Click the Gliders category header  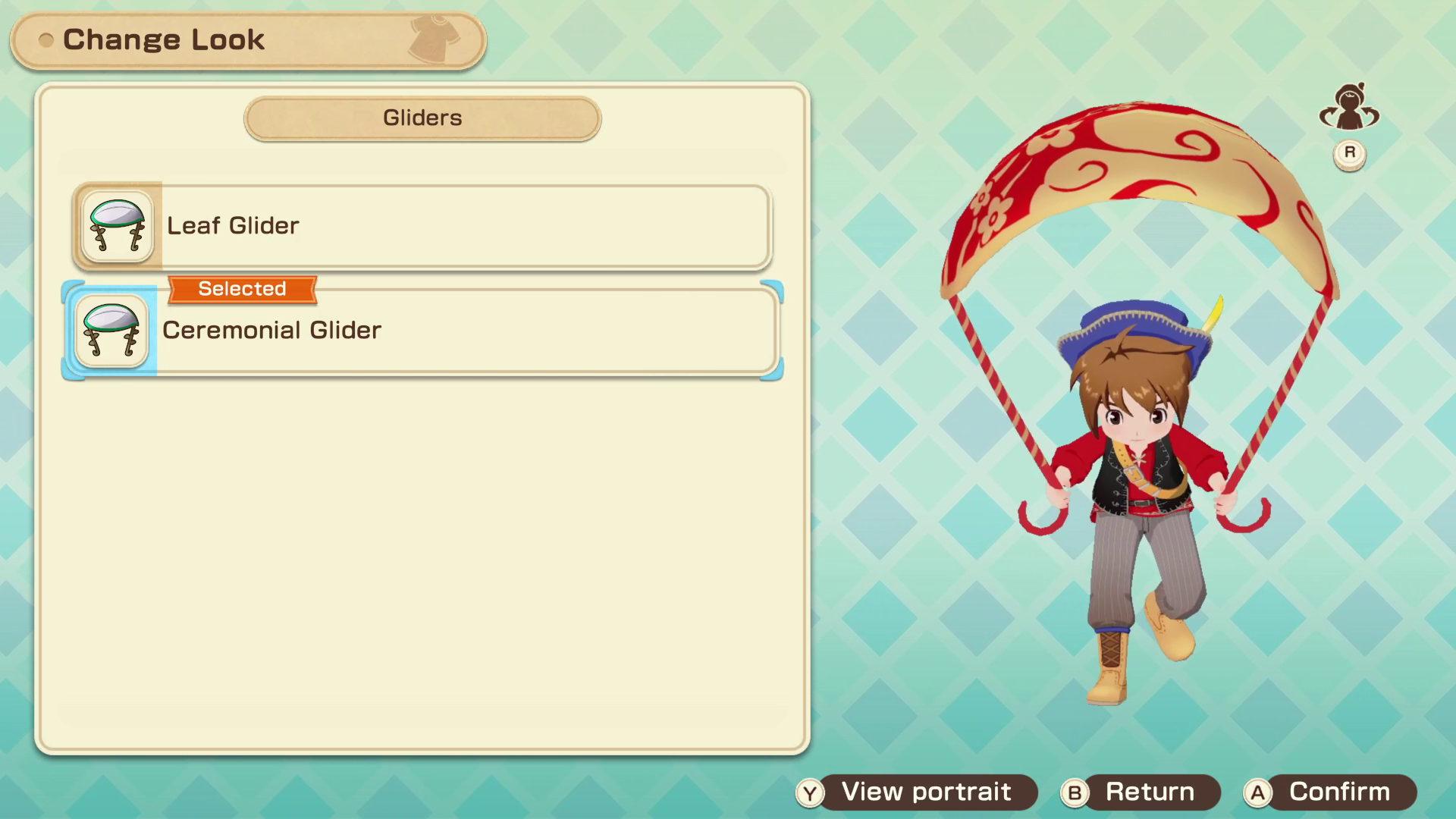(x=422, y=118)
